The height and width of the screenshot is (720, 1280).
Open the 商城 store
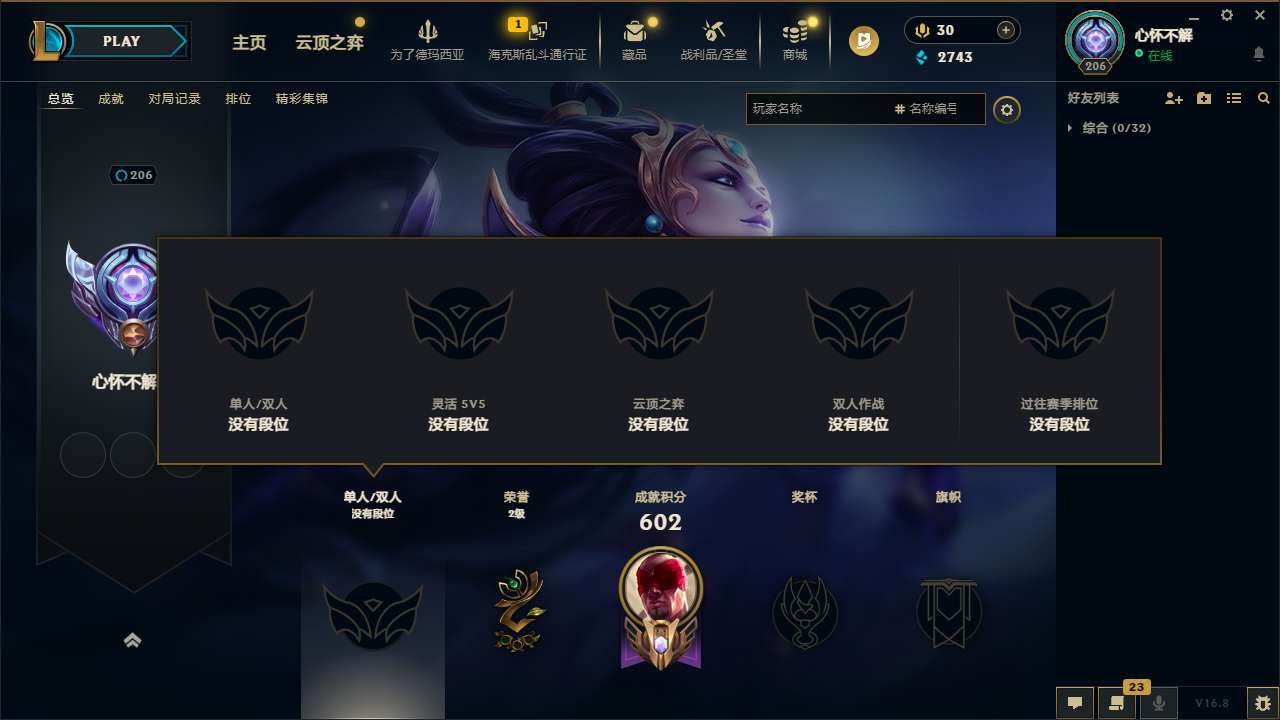pyautogui.click(x=795, y=40)
